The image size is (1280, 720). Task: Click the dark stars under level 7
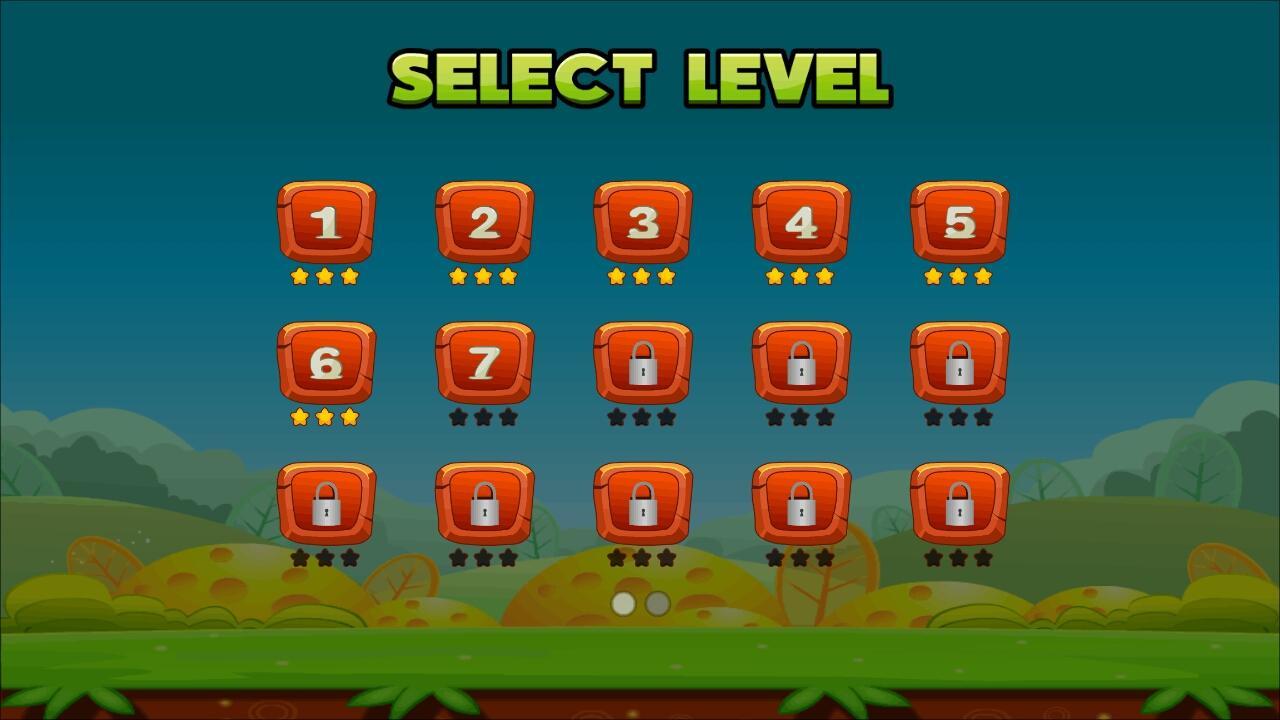tap(484, 418)
